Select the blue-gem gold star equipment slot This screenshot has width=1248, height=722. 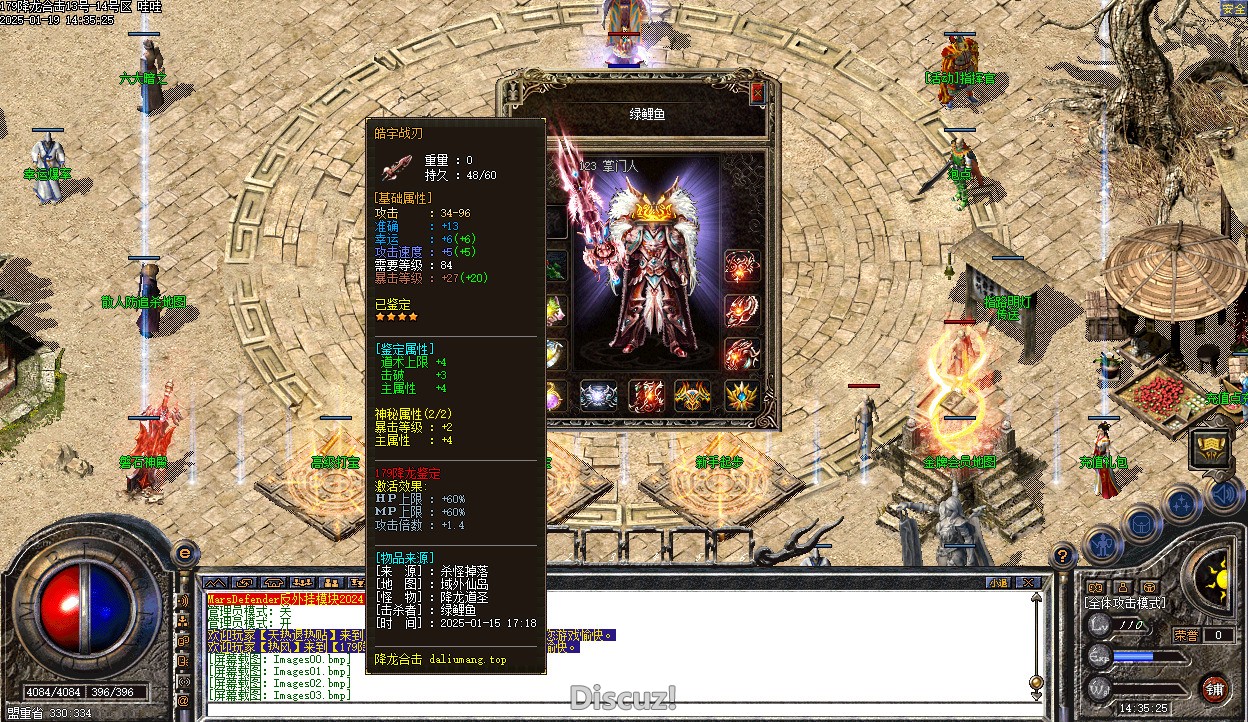tap(741, 396)
